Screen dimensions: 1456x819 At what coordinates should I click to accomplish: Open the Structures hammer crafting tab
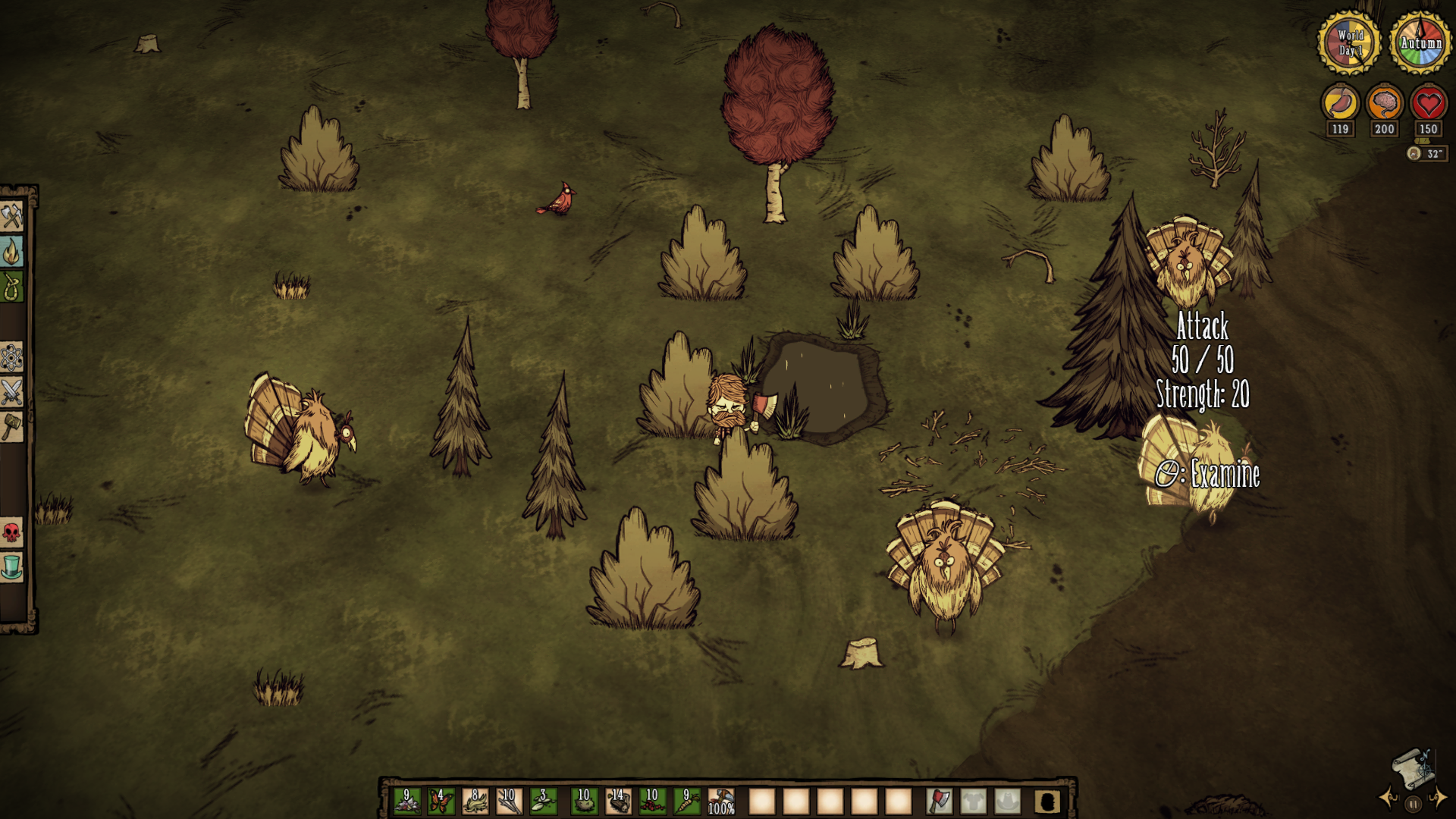pos(11,427)
